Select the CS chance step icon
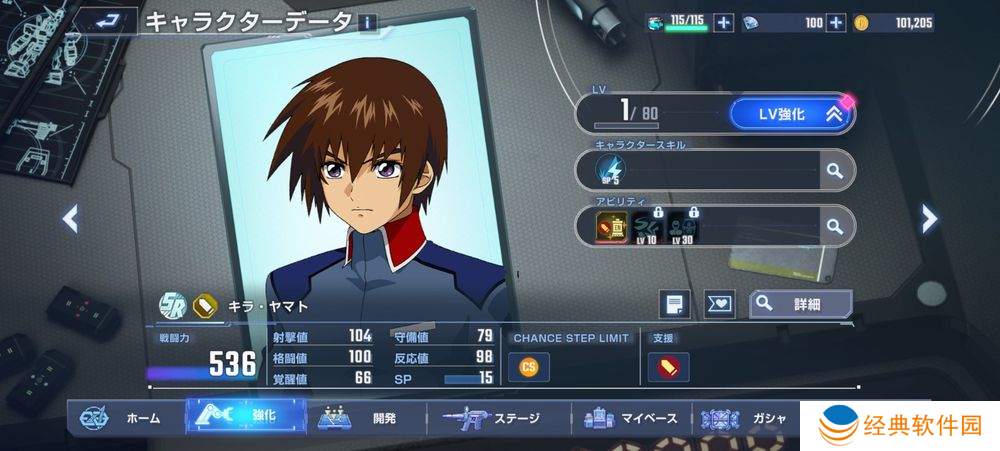Screen dimensions: 1000x451 tap(529, 368)
